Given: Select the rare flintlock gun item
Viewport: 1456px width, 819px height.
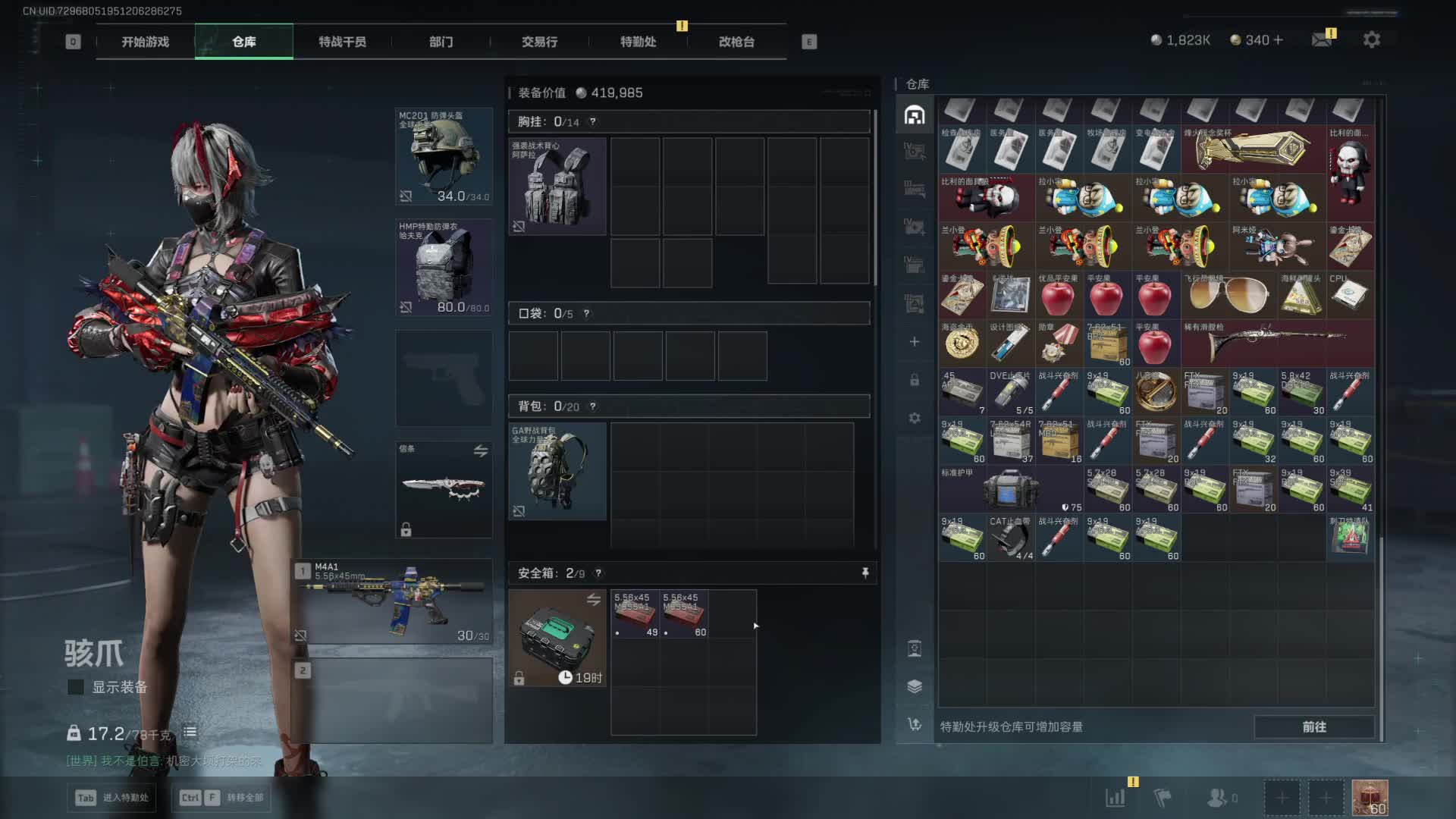Looking at the screenshot, I should coord(1277,343).
